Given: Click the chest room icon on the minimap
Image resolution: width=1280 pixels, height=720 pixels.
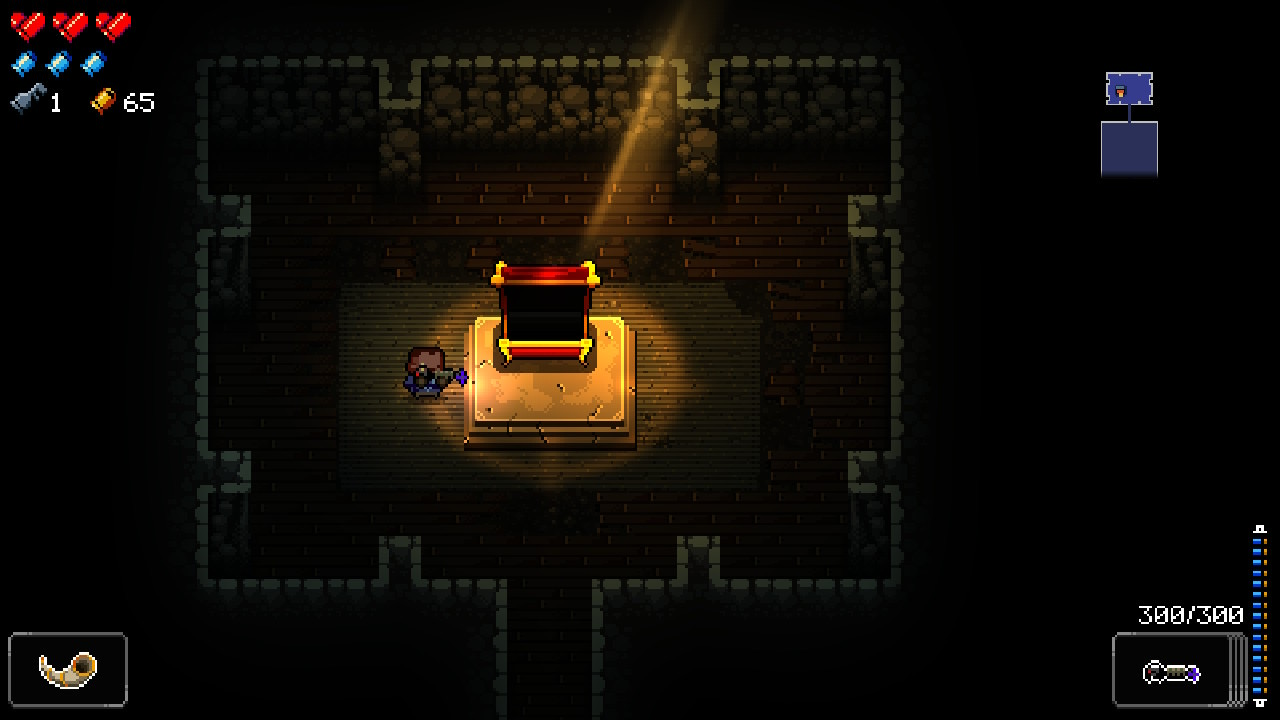Looking at the screenshot, I should (1128, 88).
